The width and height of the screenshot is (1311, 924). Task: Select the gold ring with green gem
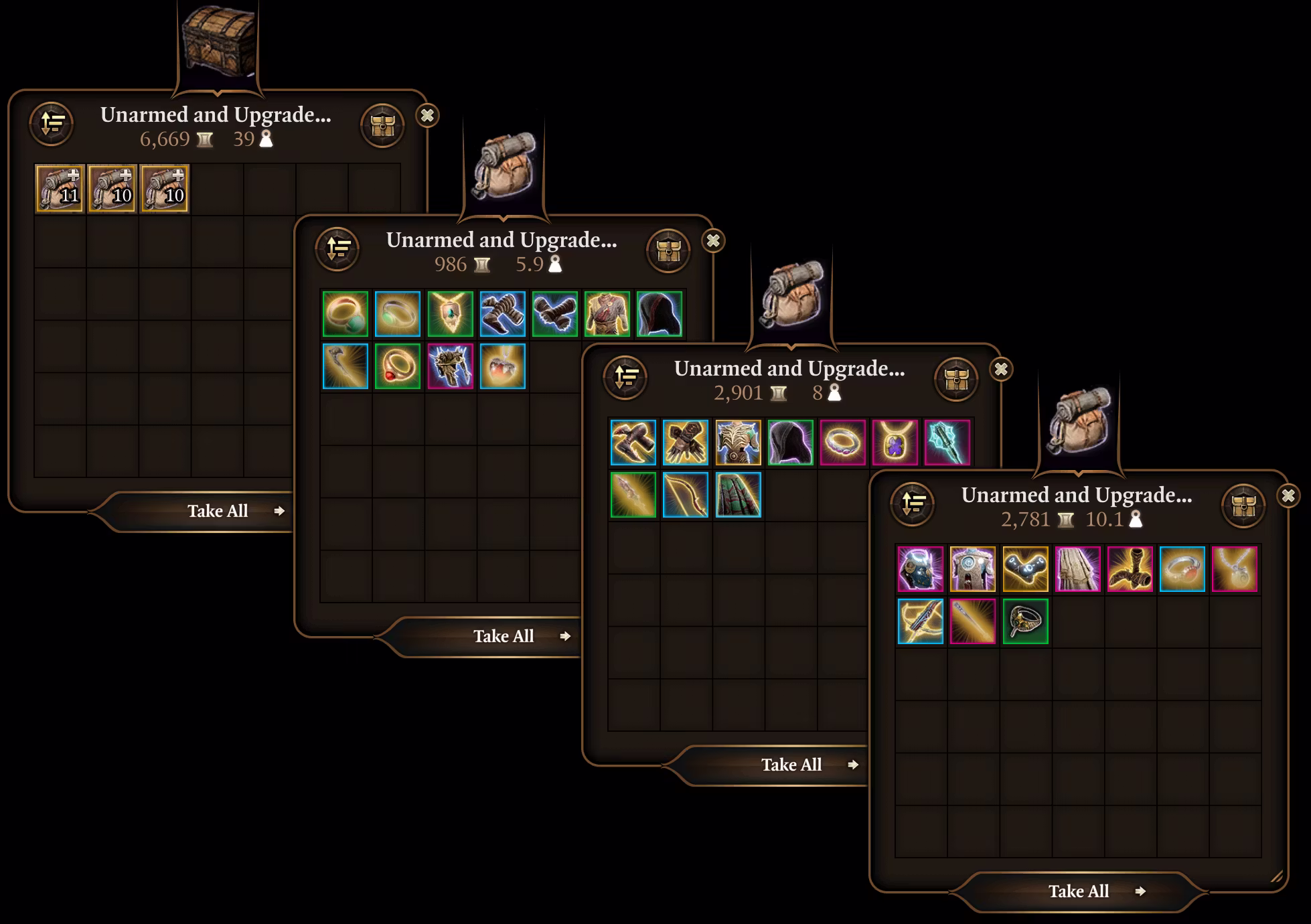[345, 314]
